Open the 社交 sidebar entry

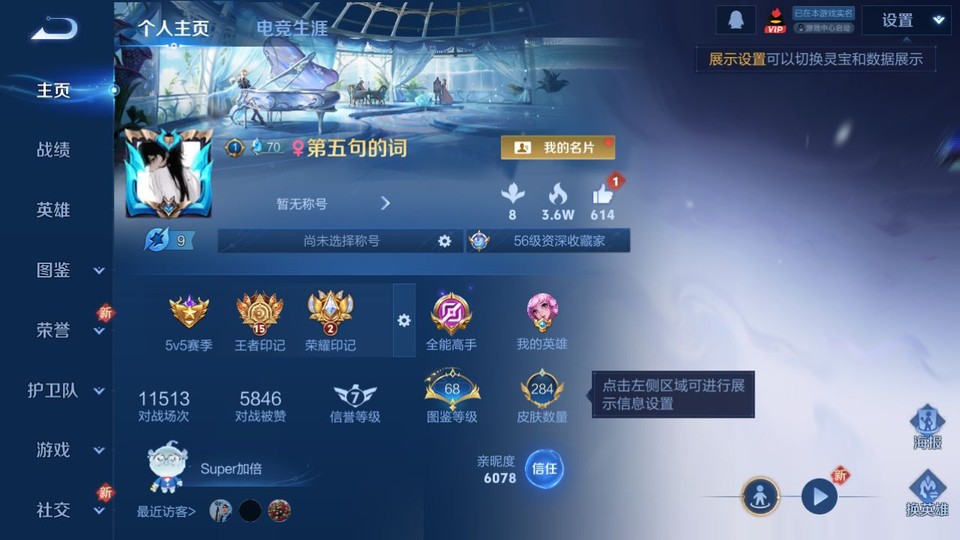coord(66,510)
